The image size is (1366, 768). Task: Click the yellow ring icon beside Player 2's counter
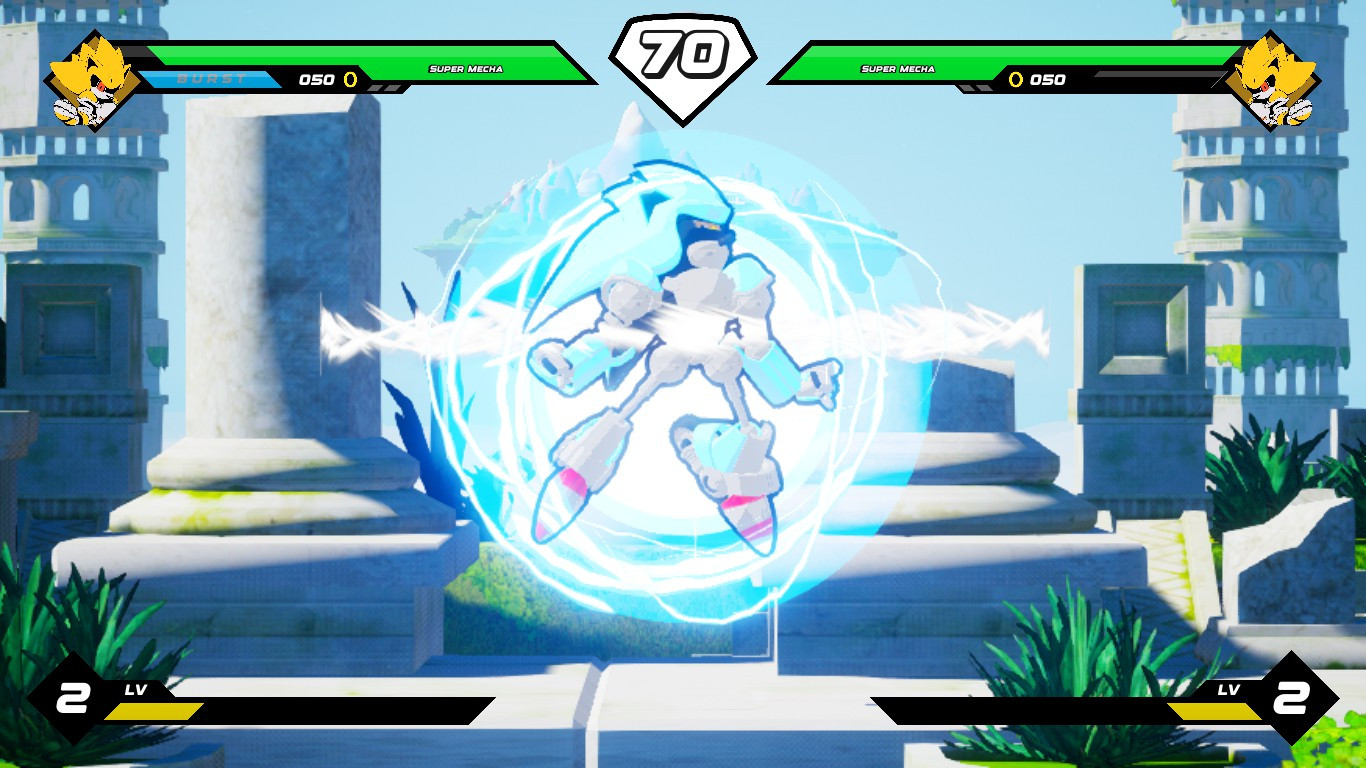[x=1019, y=80]
